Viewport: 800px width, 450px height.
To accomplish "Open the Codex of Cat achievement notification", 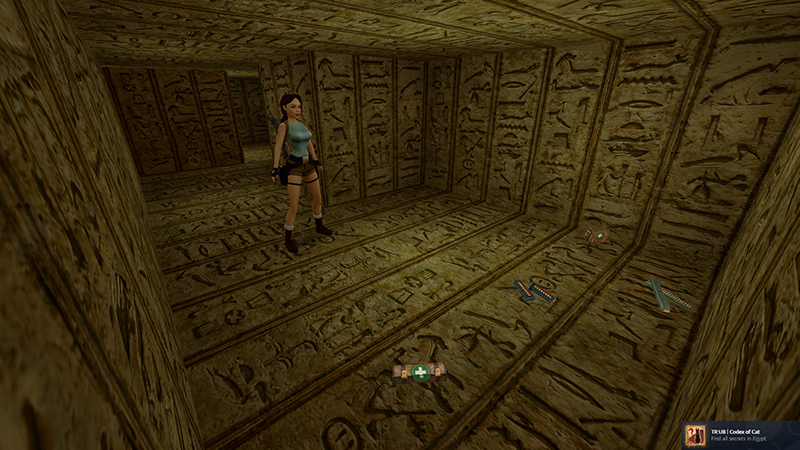I will [x=740, y=435].
